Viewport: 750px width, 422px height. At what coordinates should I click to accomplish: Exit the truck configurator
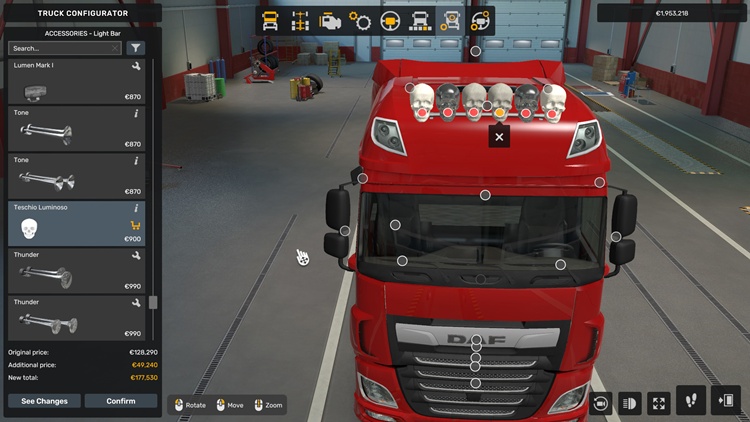tap(725, 401)
